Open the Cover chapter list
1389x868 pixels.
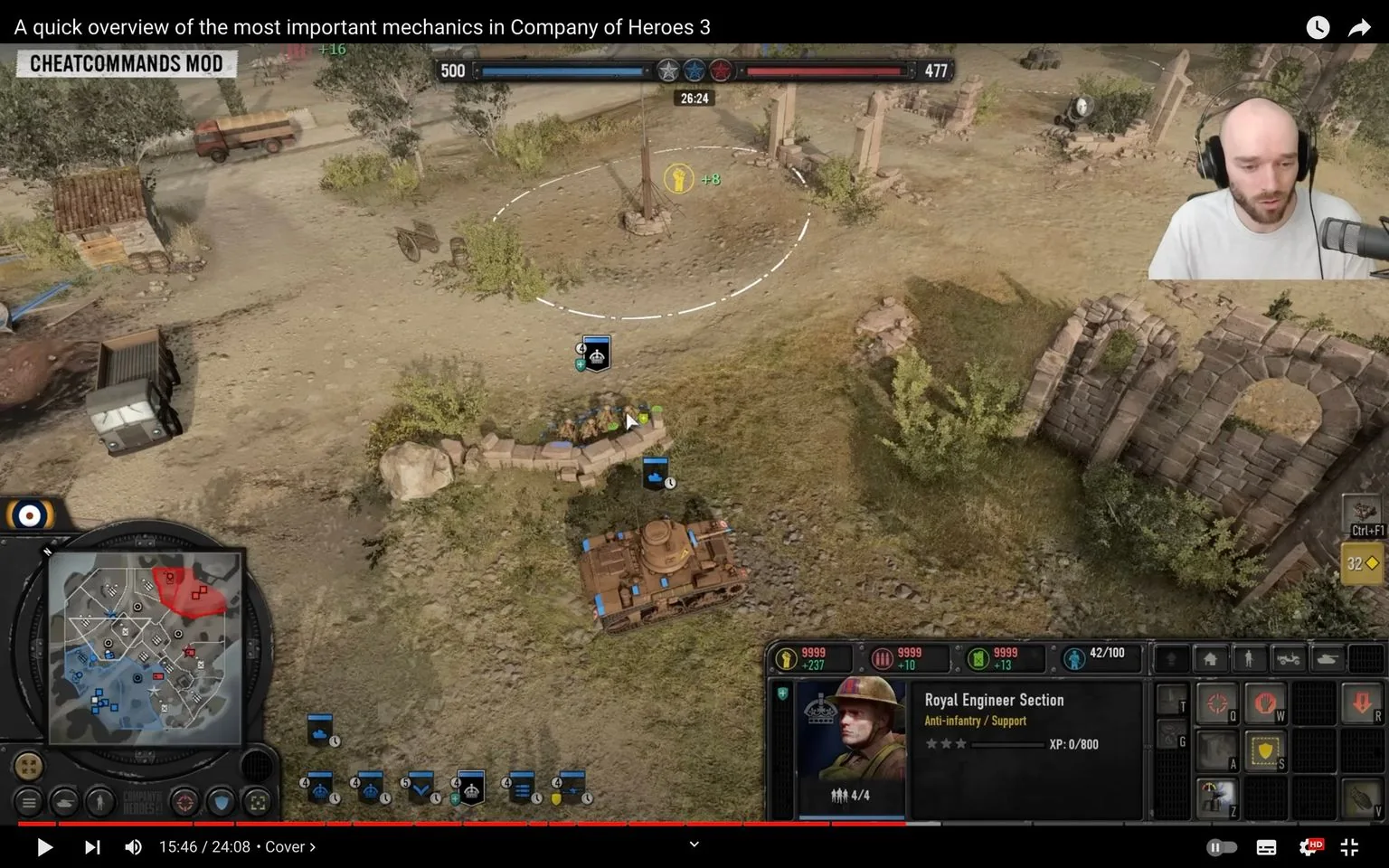[288, 846]
